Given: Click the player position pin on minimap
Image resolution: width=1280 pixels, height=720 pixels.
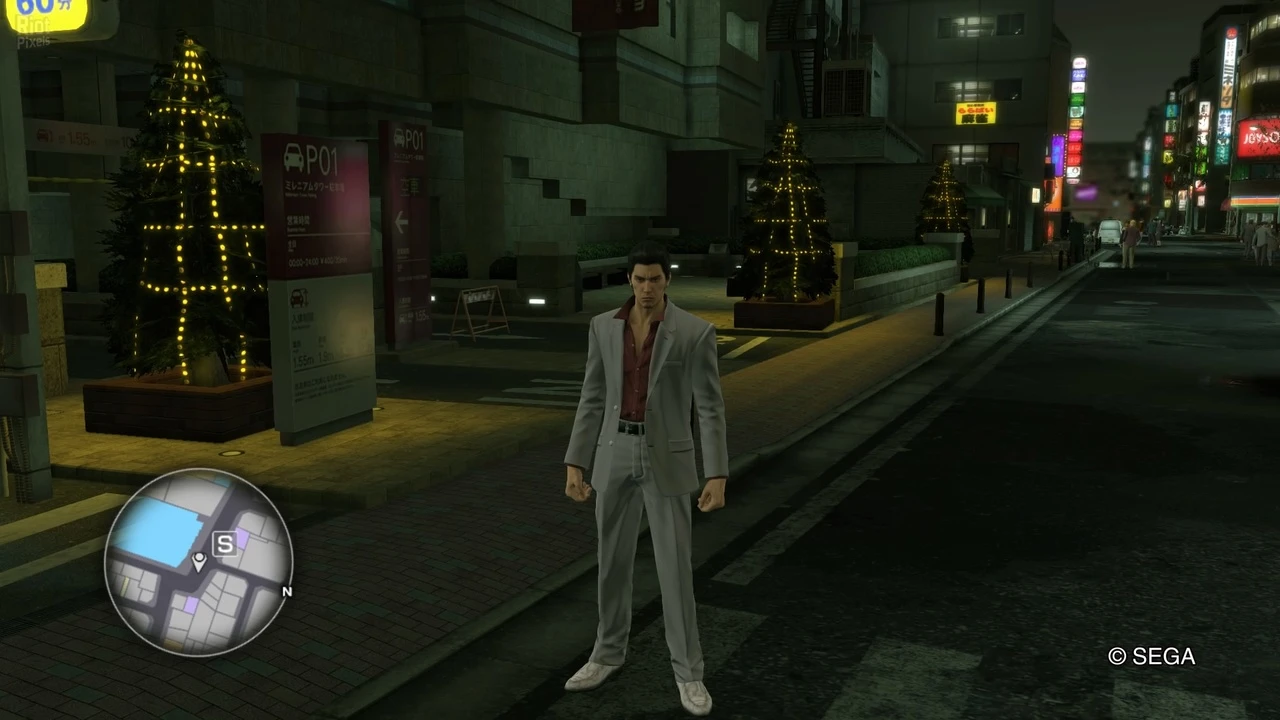Looking at the screenshot, I should (198, 561).
